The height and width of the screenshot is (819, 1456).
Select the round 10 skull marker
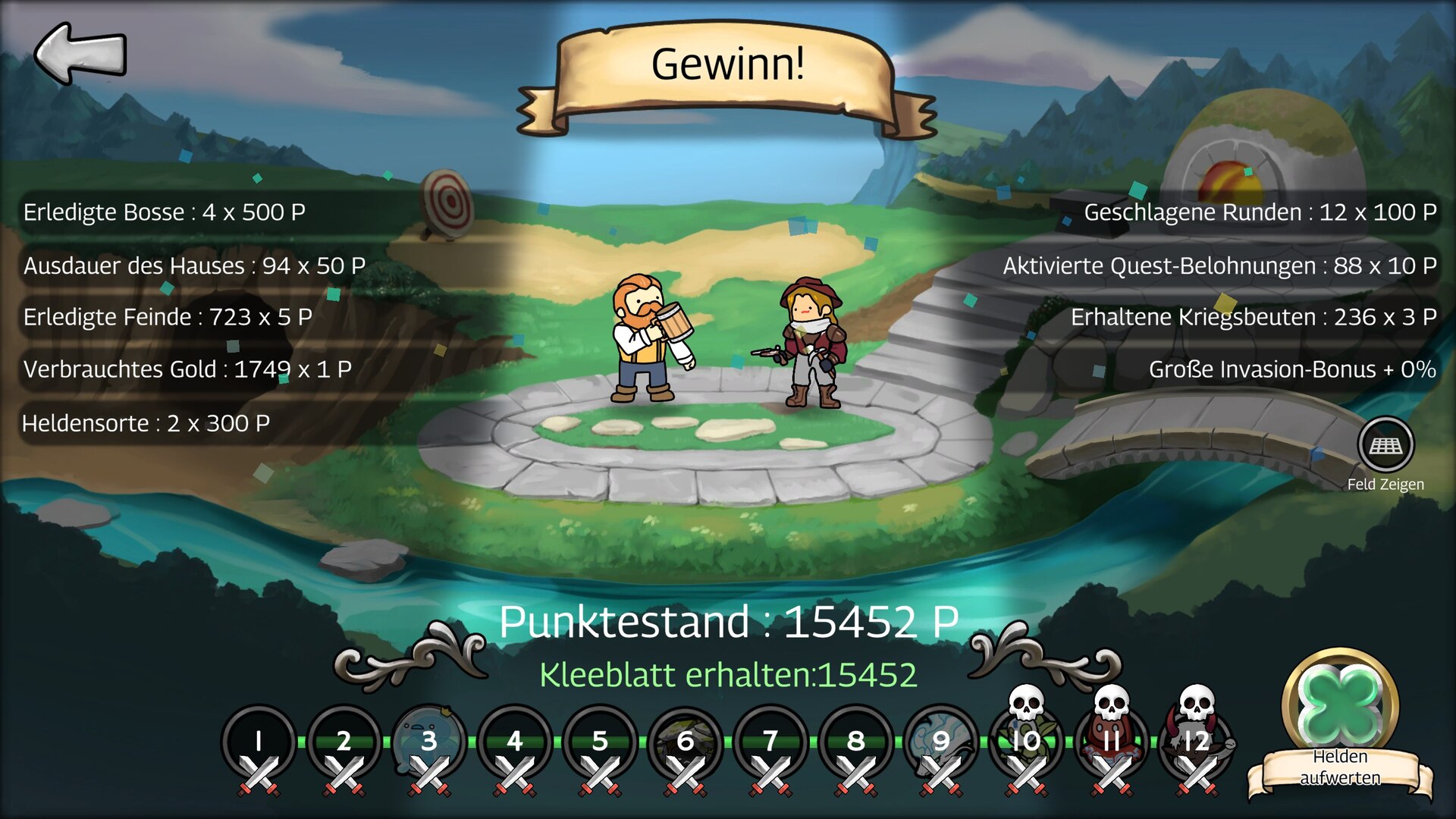tap(1027, 739)
